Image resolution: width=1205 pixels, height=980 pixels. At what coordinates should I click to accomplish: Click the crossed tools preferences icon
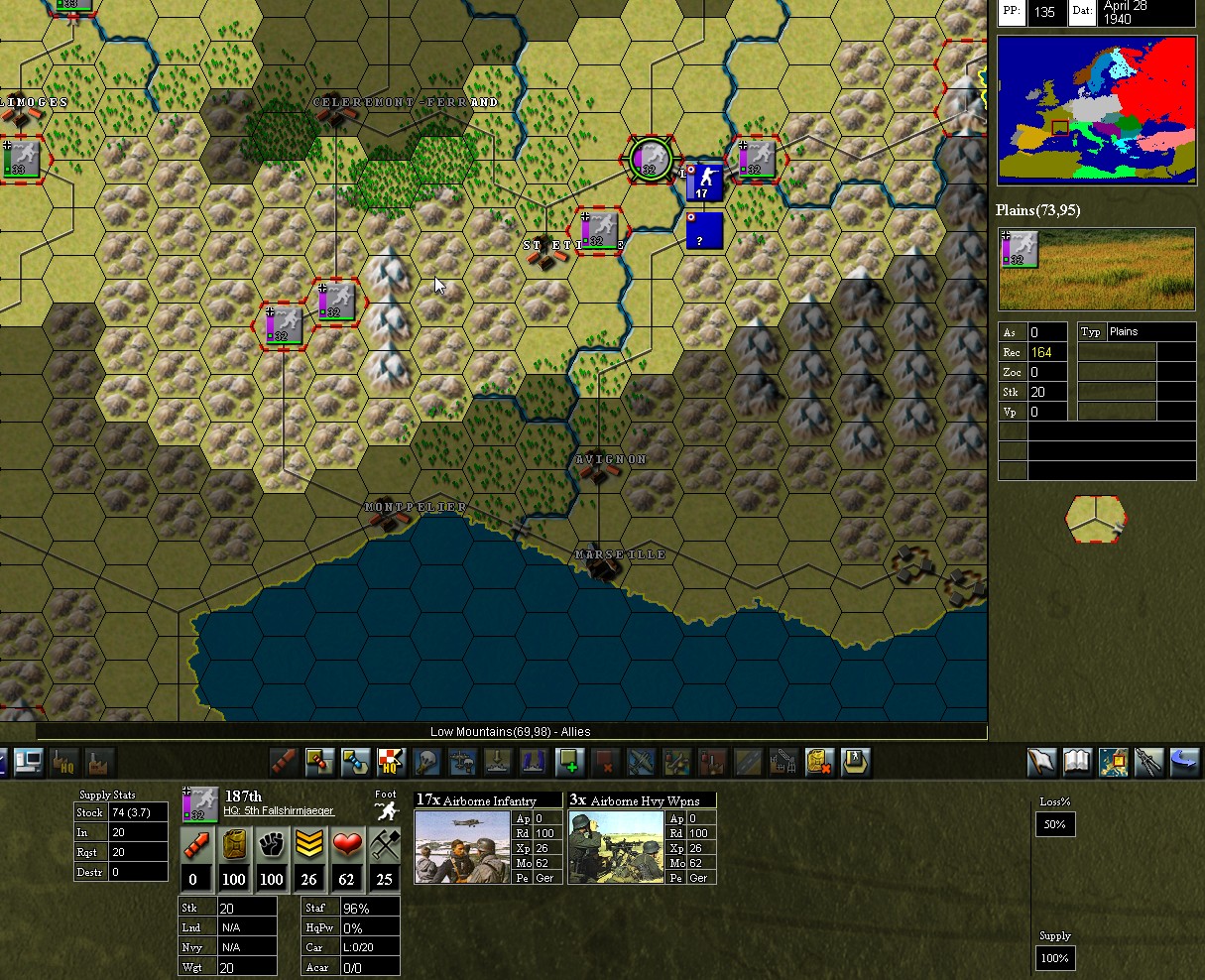[1148, 762]
